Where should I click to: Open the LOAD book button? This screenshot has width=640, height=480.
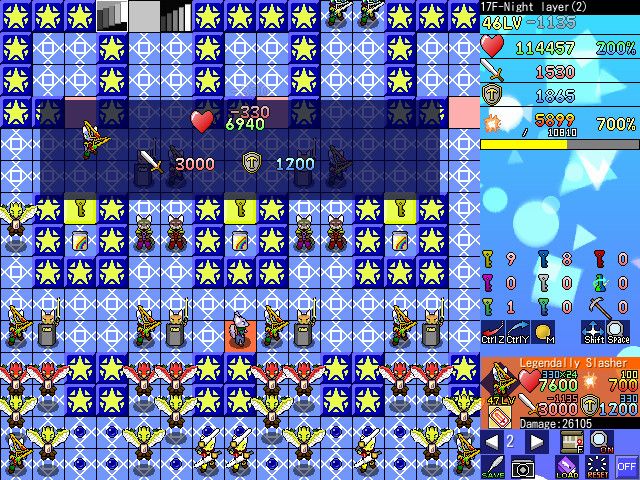click(566, 466)
